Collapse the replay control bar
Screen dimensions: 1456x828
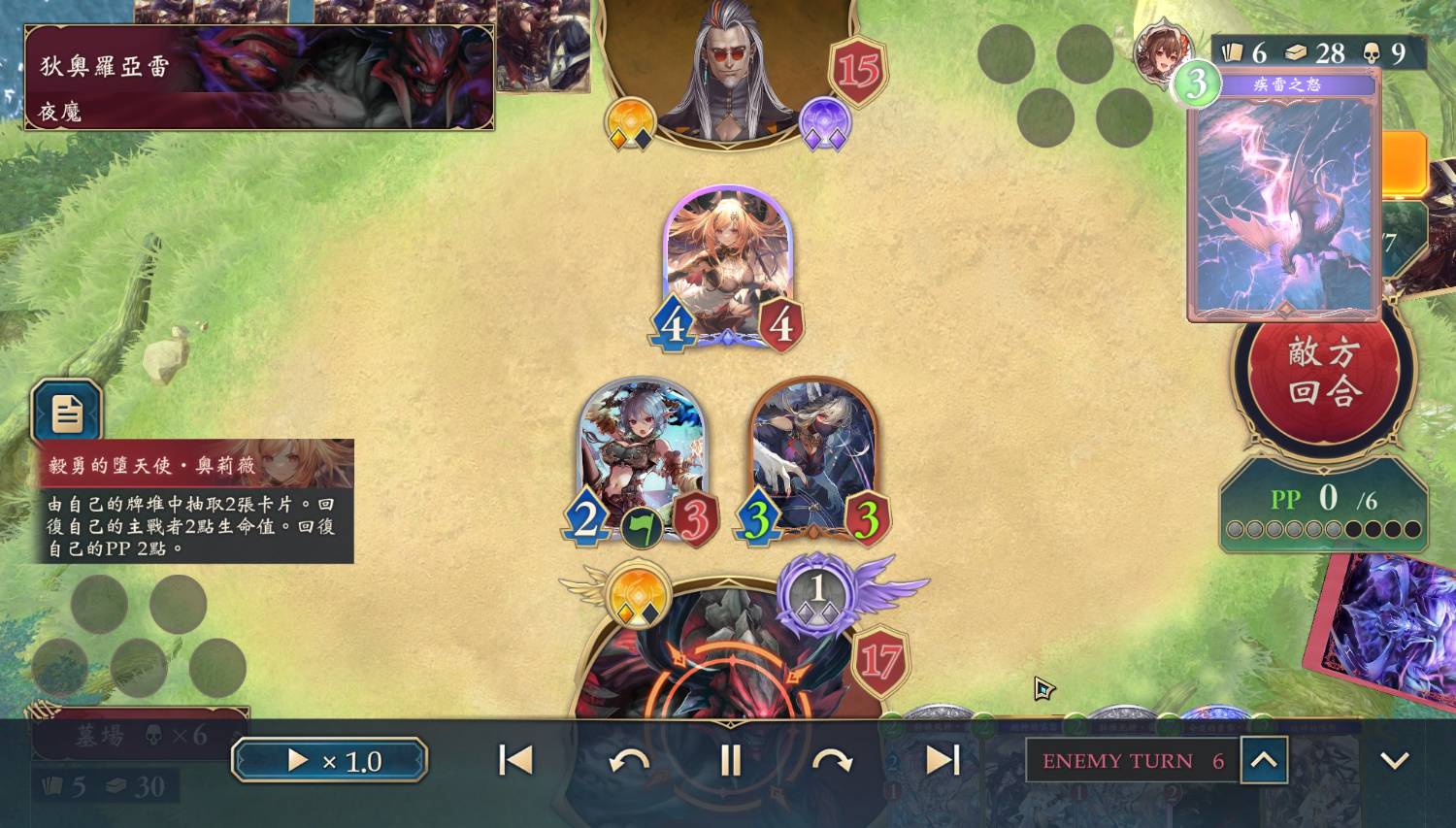point(1394,760)
